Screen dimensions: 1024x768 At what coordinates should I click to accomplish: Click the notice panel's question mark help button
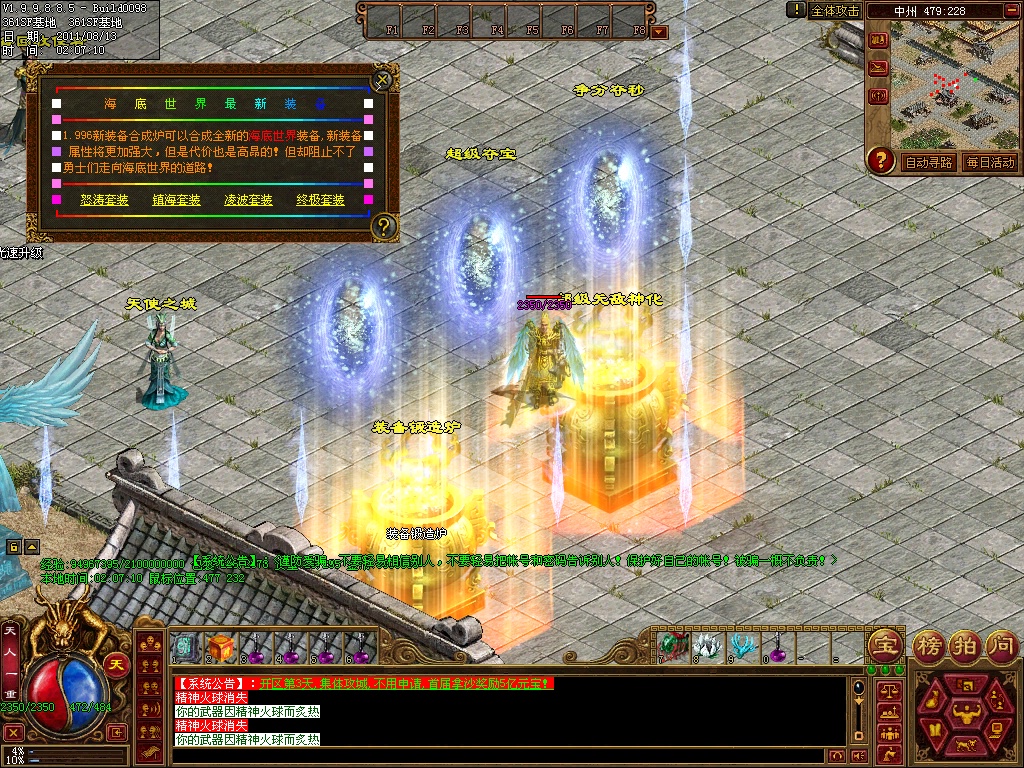[383, 227]
